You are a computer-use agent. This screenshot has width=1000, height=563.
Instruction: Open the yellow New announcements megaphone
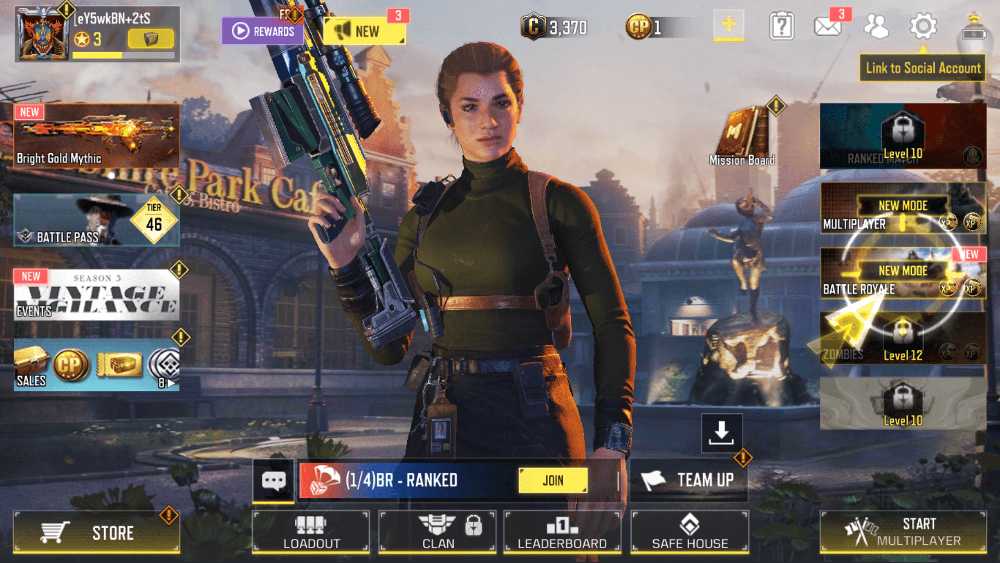coord(364,31)
